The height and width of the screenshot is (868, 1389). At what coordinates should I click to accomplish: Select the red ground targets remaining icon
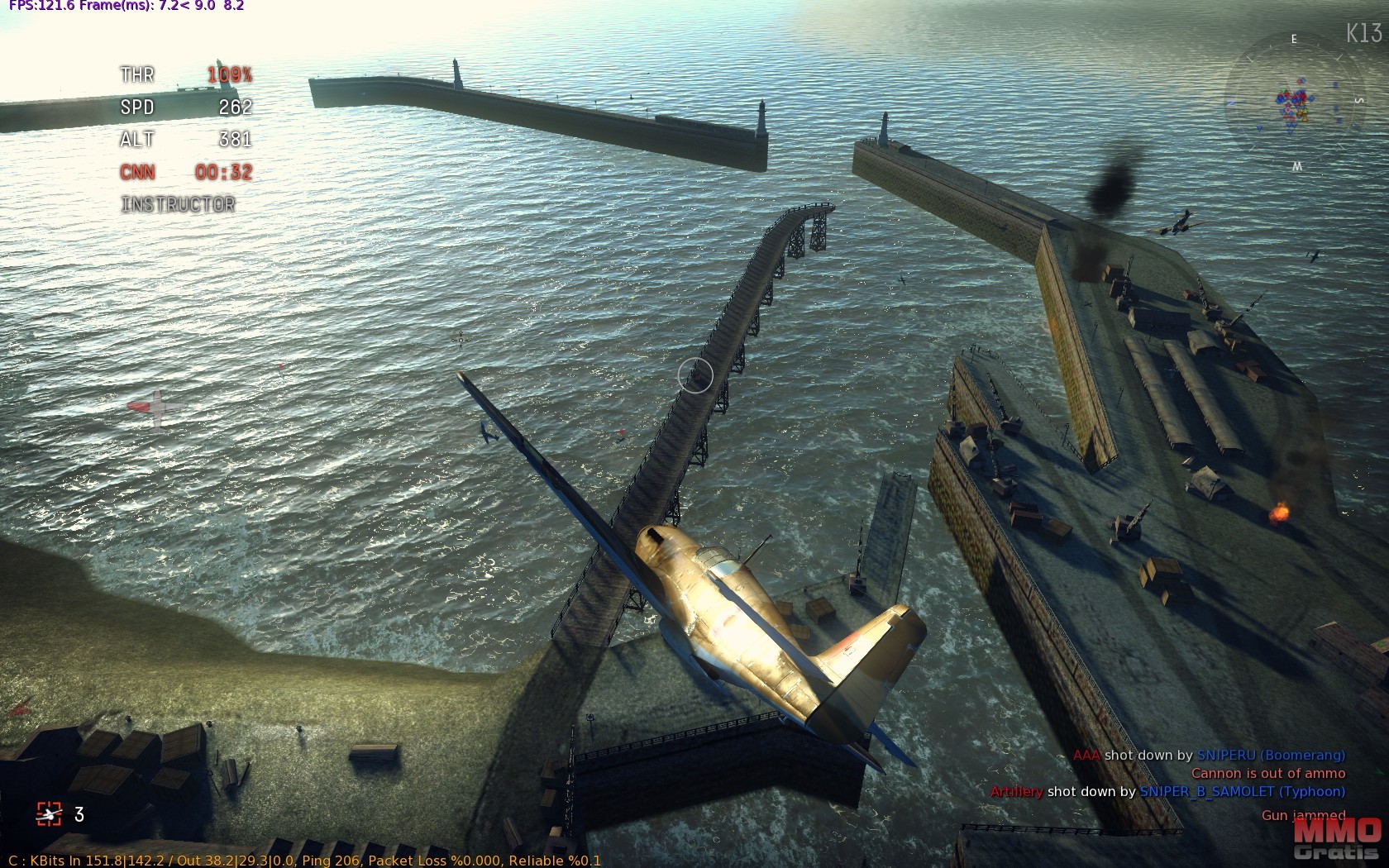[49, 814]
